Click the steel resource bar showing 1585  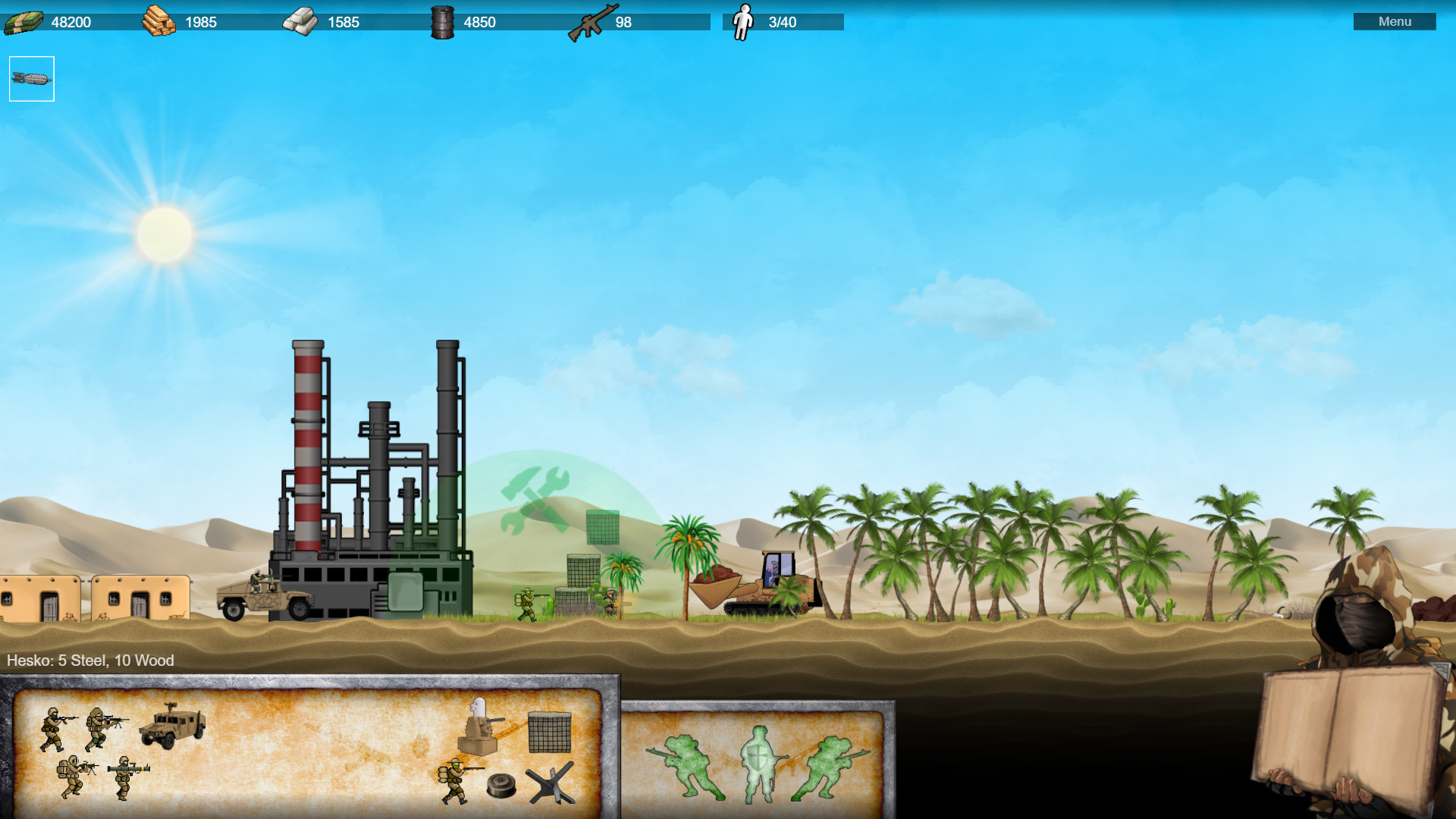tap(340, 22)
